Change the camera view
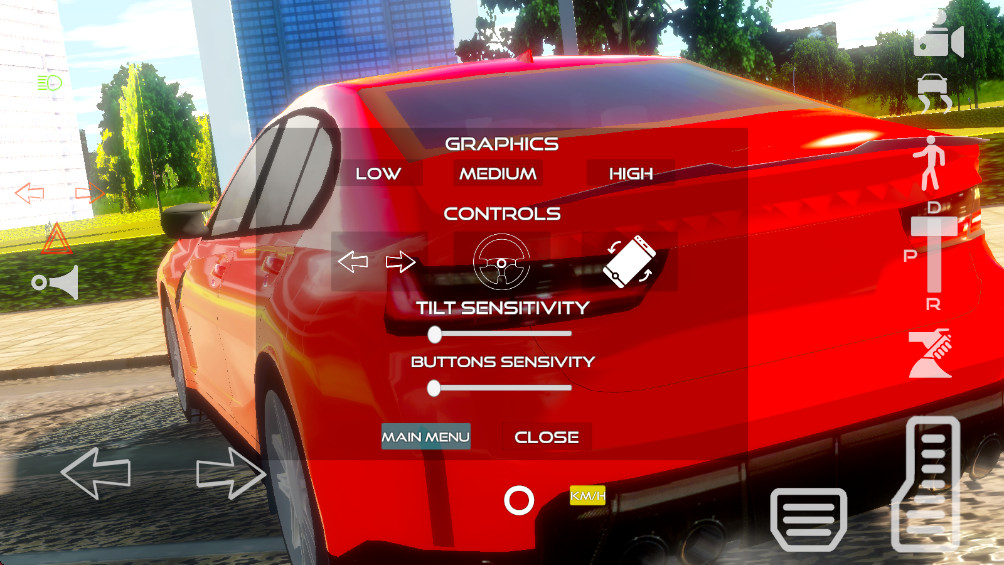The width and height of the screenshot is (1004, 565). (938, 40)
